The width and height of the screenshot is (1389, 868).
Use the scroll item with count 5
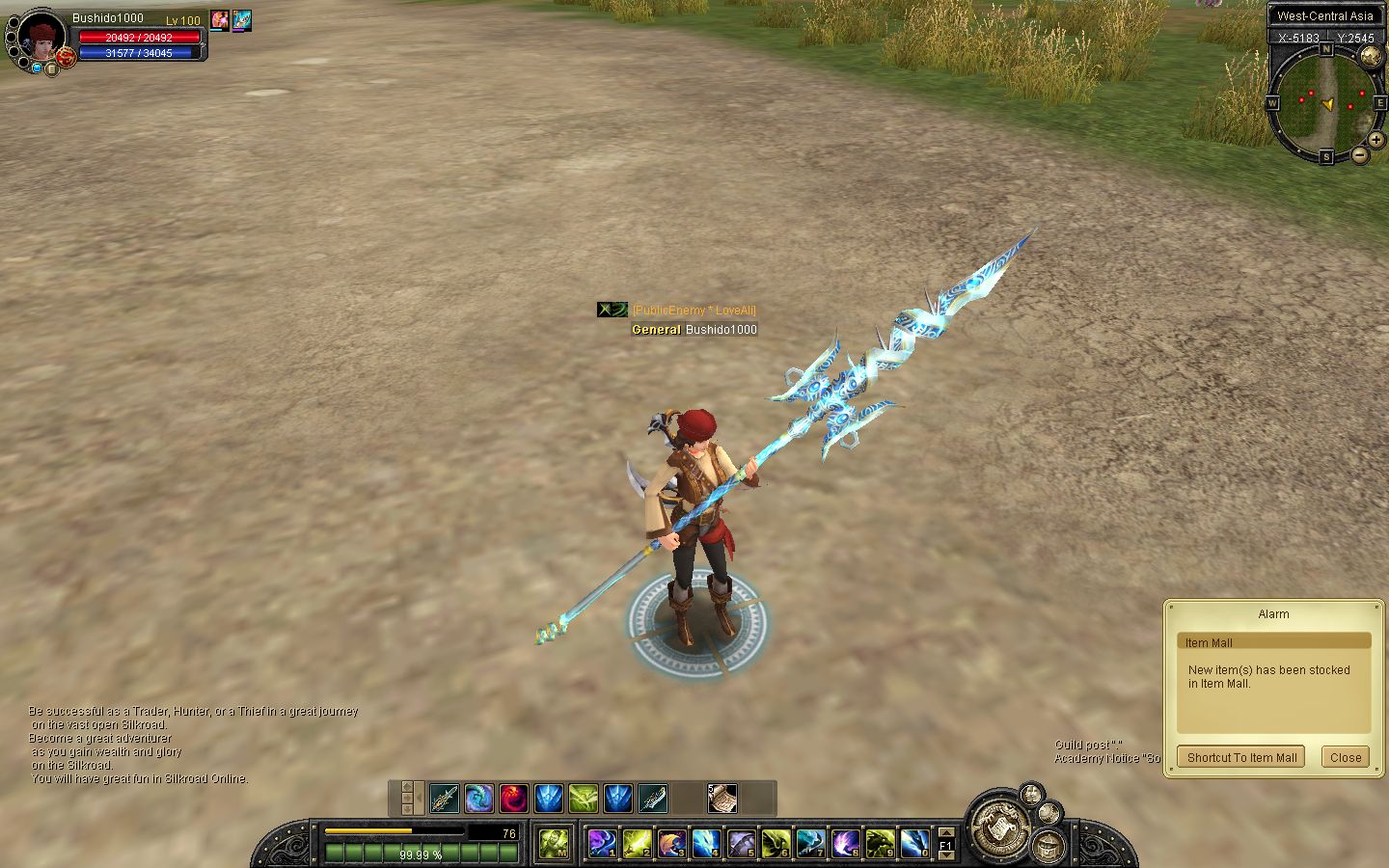click(x=722, y=798)
